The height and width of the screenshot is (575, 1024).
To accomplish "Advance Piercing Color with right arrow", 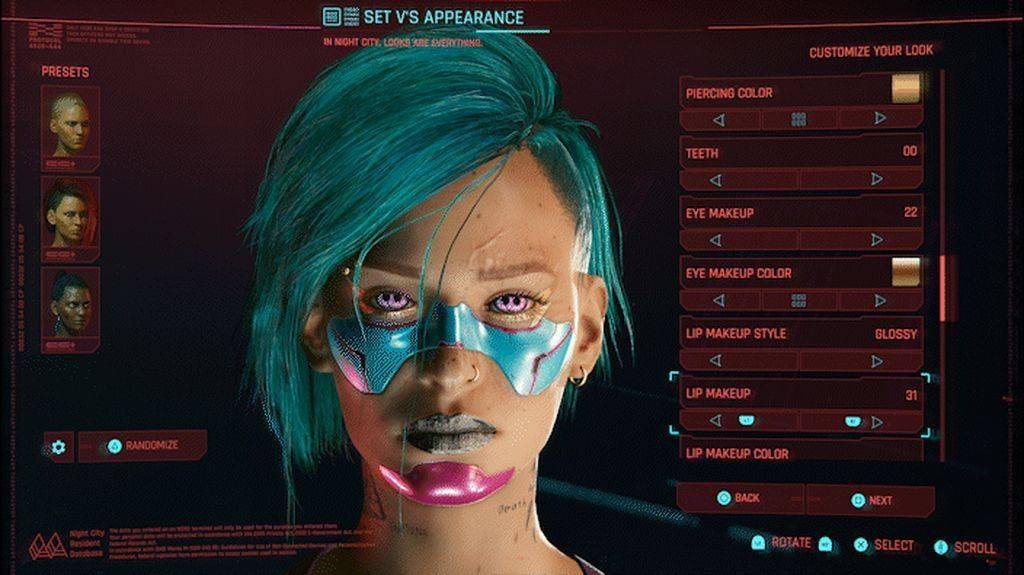I will (879, 119).
